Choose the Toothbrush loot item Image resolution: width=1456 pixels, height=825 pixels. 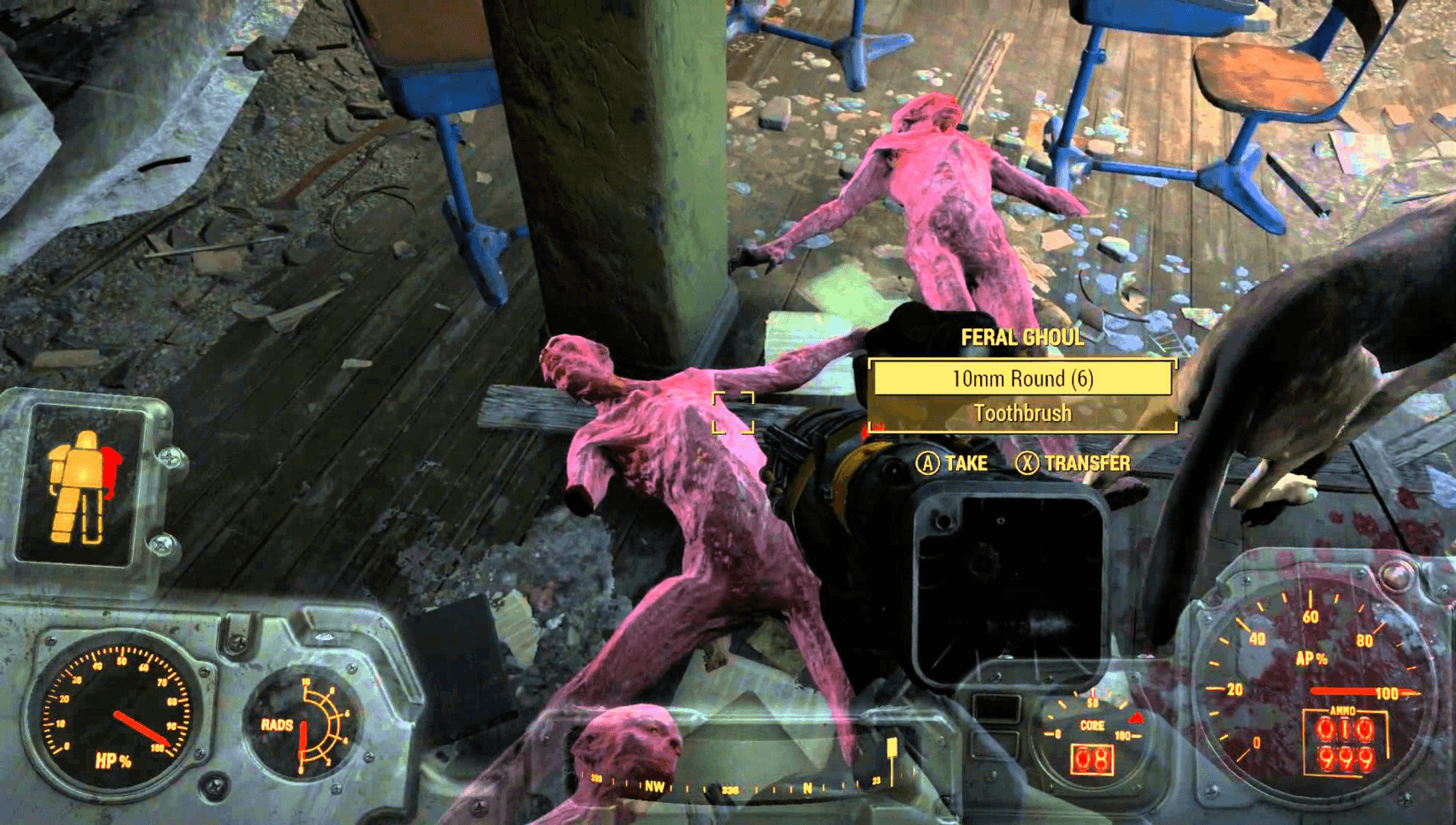click(1022, 413)
